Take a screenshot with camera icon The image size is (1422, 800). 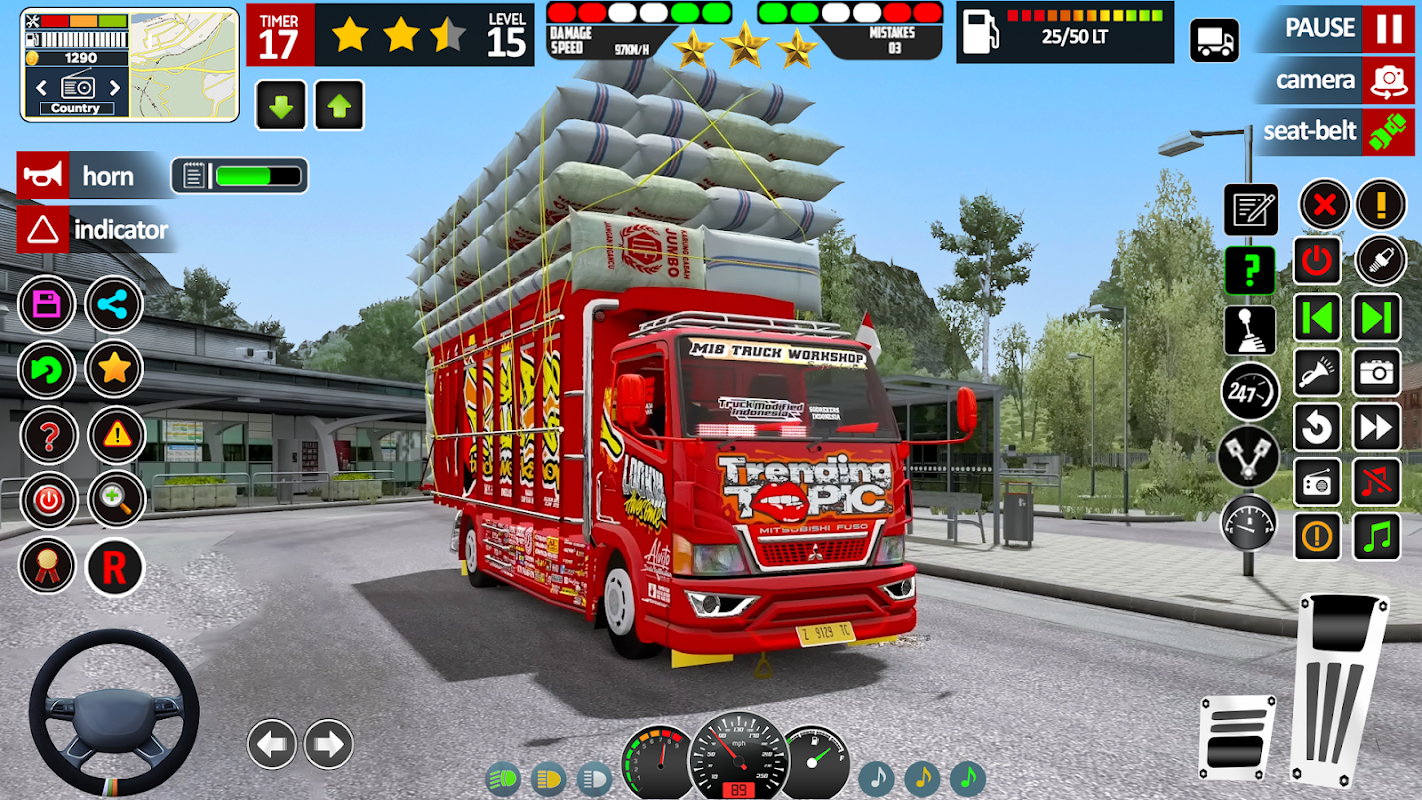(x=1377, y=373)
